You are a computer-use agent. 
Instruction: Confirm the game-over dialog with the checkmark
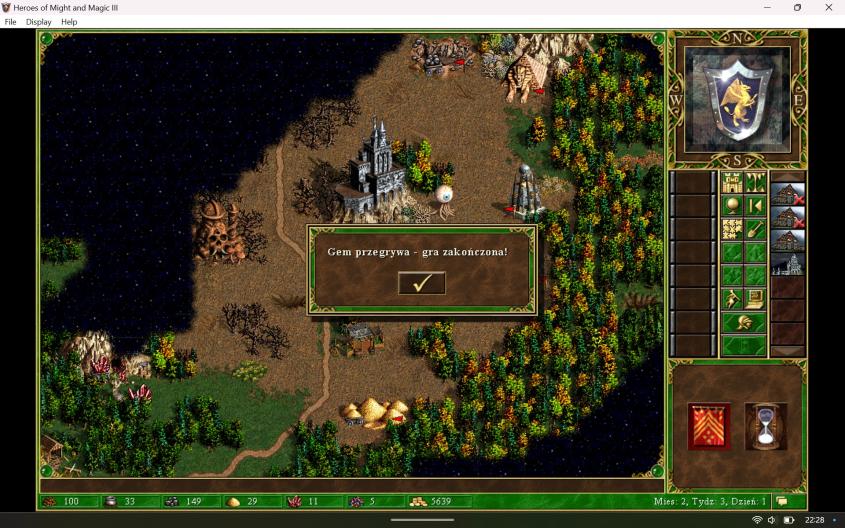[421, 283]
